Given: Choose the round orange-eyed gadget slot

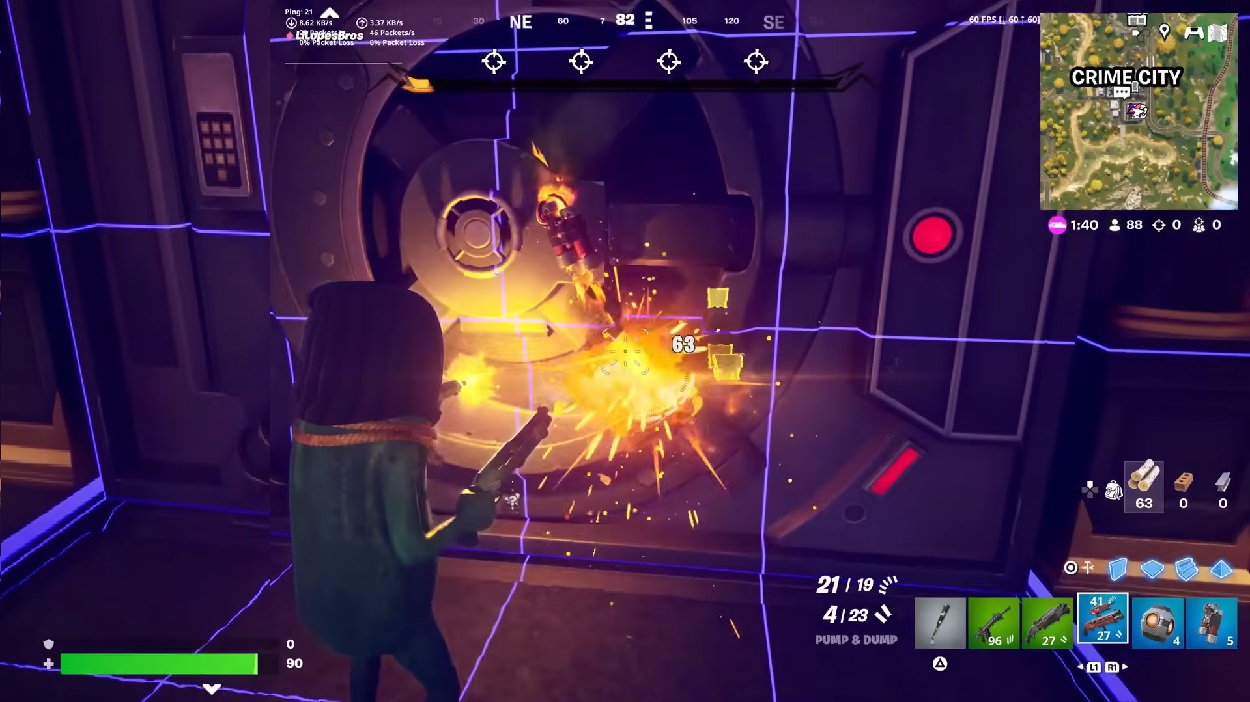Looking at the screenshot, I should click(x=1158, y=623).
